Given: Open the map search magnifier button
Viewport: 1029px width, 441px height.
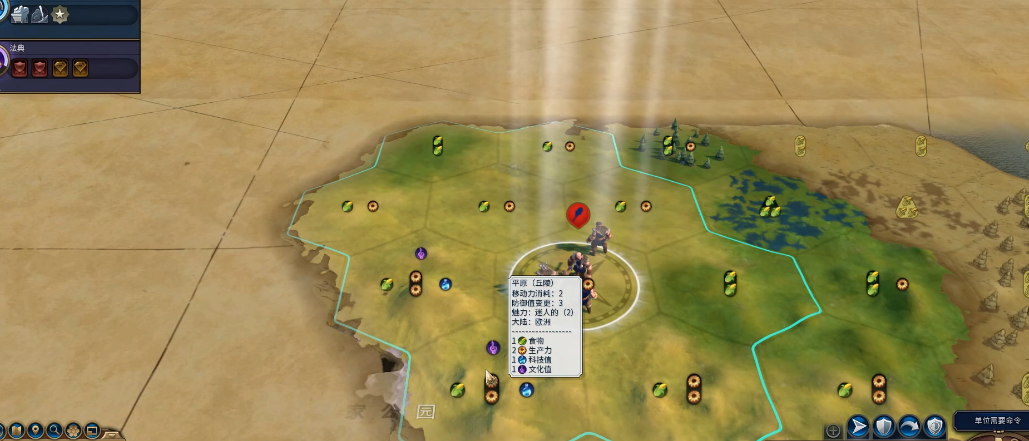Looking at the screenshot, I should [x=55, y=431].
